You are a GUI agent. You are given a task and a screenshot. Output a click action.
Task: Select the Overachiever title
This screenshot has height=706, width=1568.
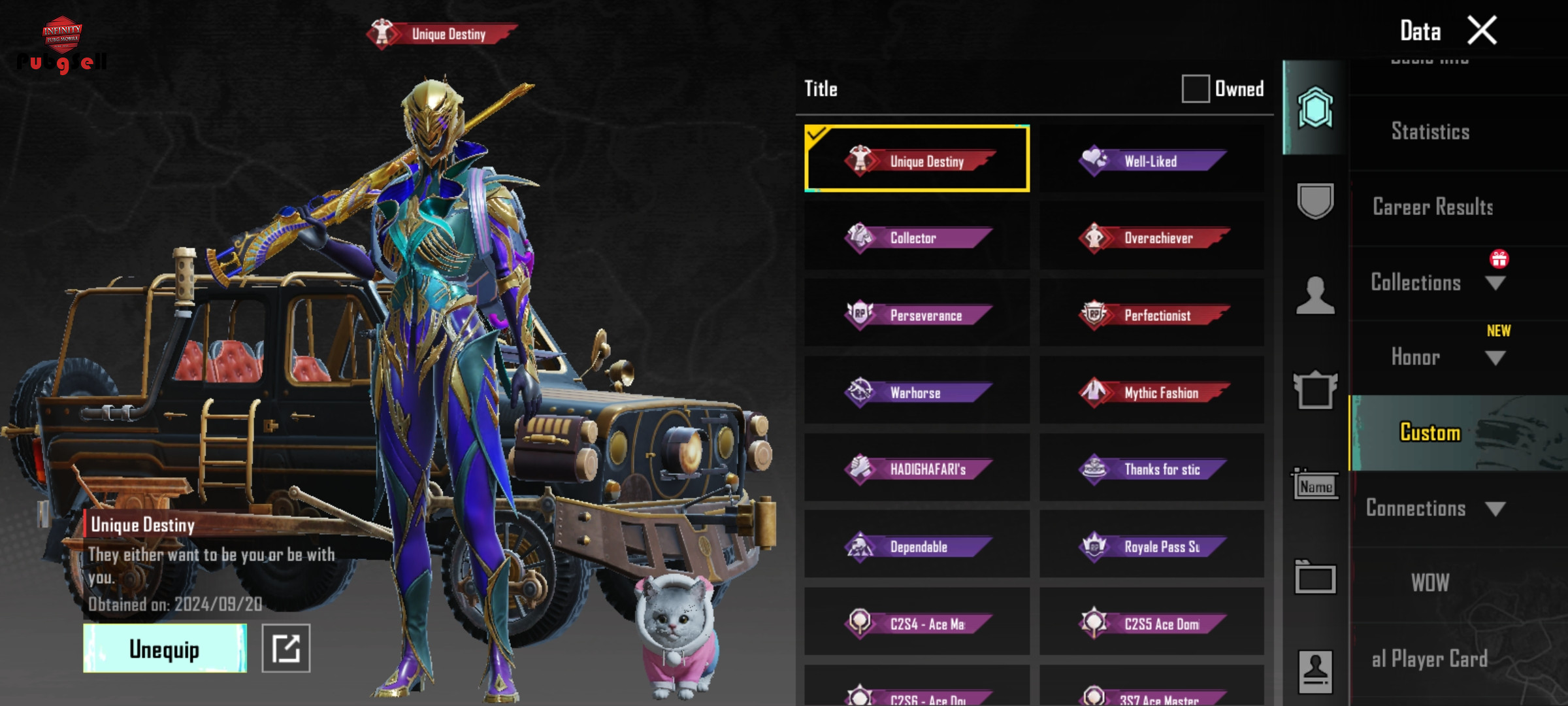click(x=1152, y=238)
